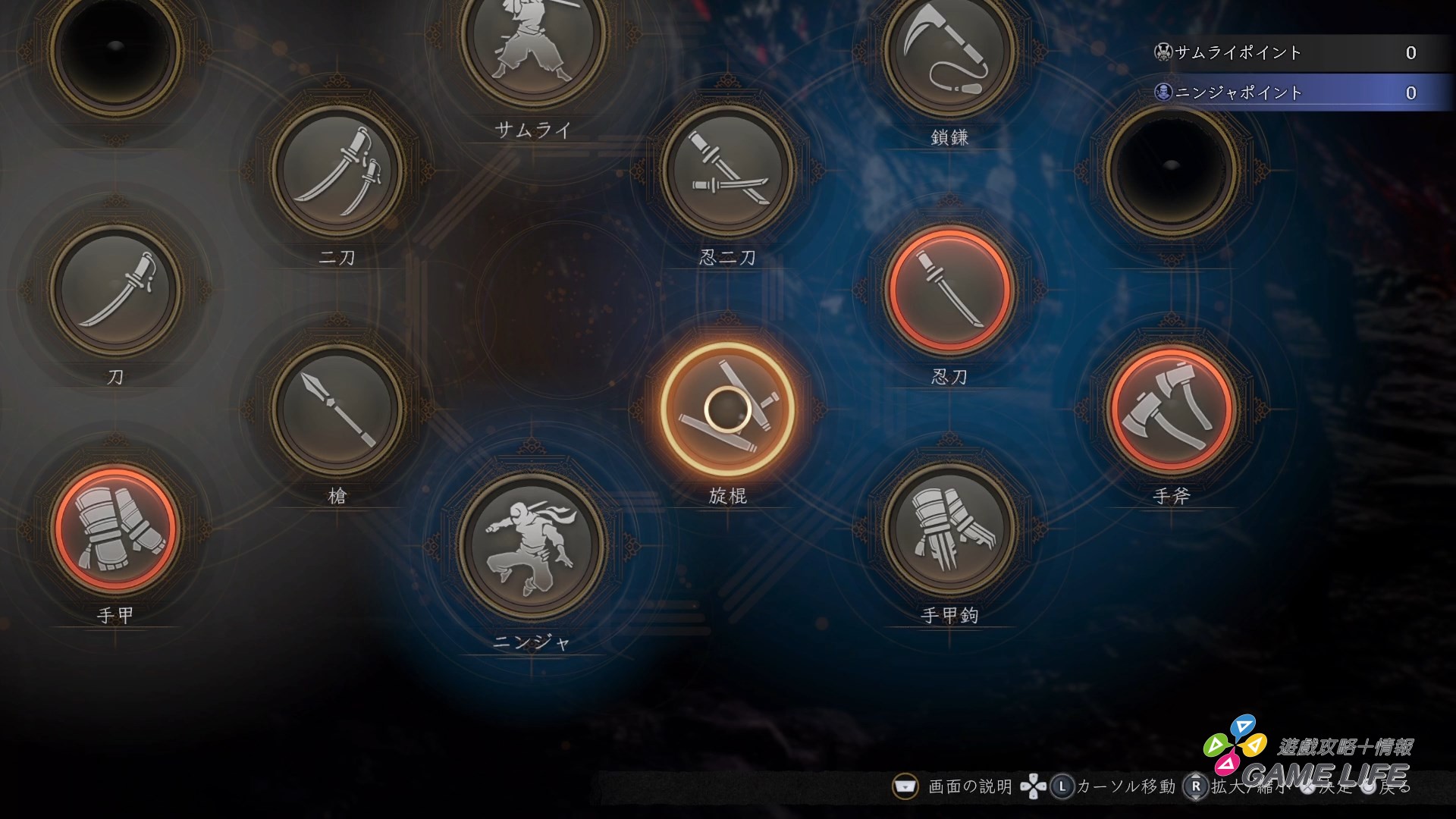The image size is (1456, 819).
Task: Select the 忍刀 ninja sword node
Action: 950,292
